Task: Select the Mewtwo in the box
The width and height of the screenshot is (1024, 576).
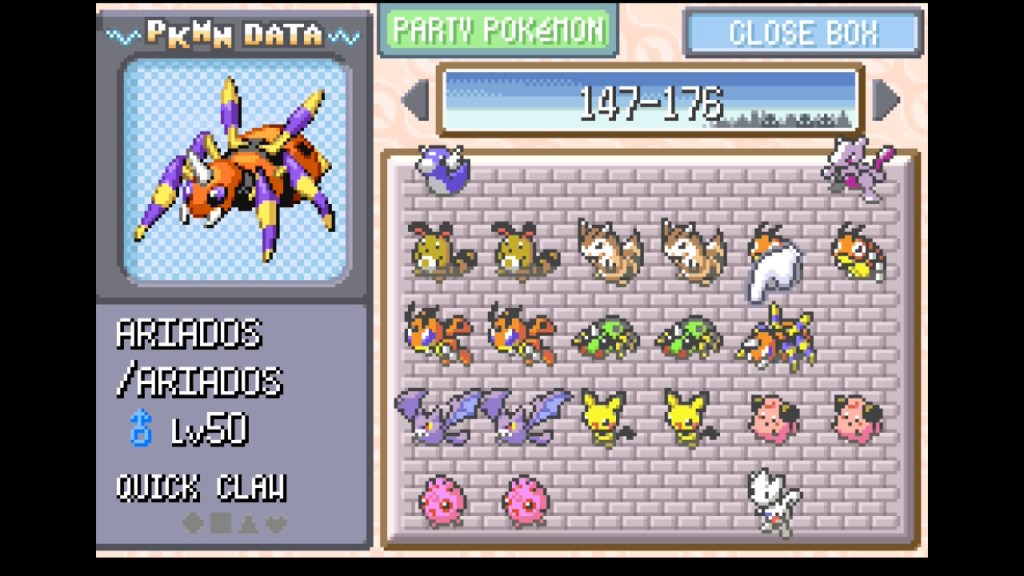Action: [856, 170]
